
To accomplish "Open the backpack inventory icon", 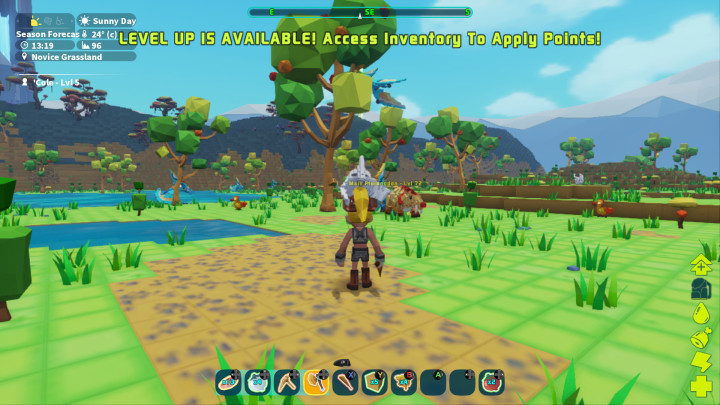I will pos(701,288).
